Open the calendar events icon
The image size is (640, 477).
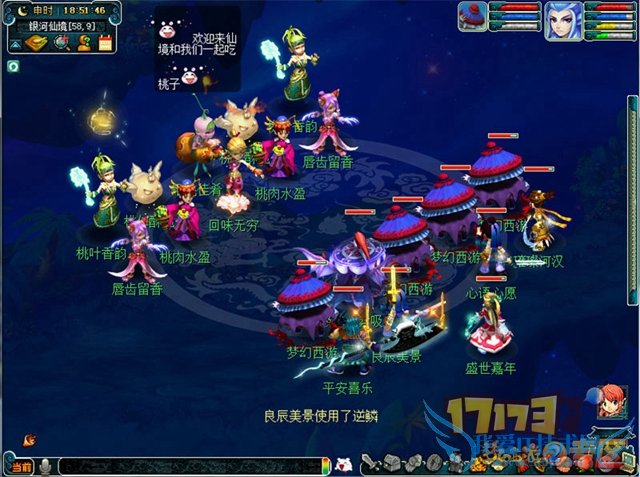pyautogui.click(x=104, y=43)
